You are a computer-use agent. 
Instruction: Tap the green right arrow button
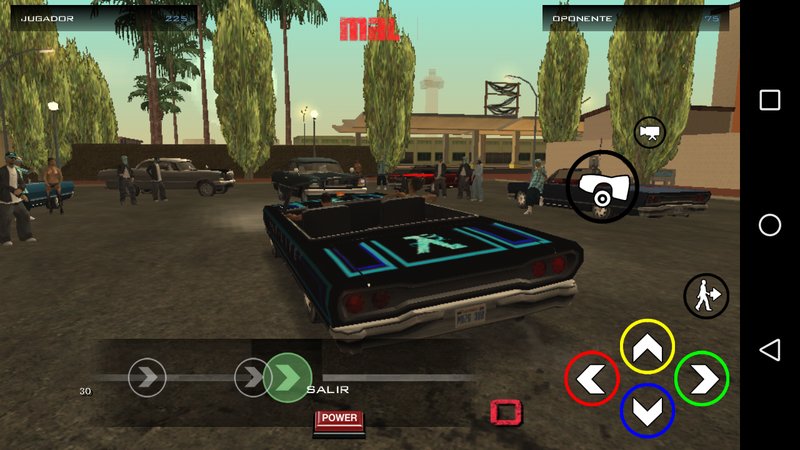702,378
